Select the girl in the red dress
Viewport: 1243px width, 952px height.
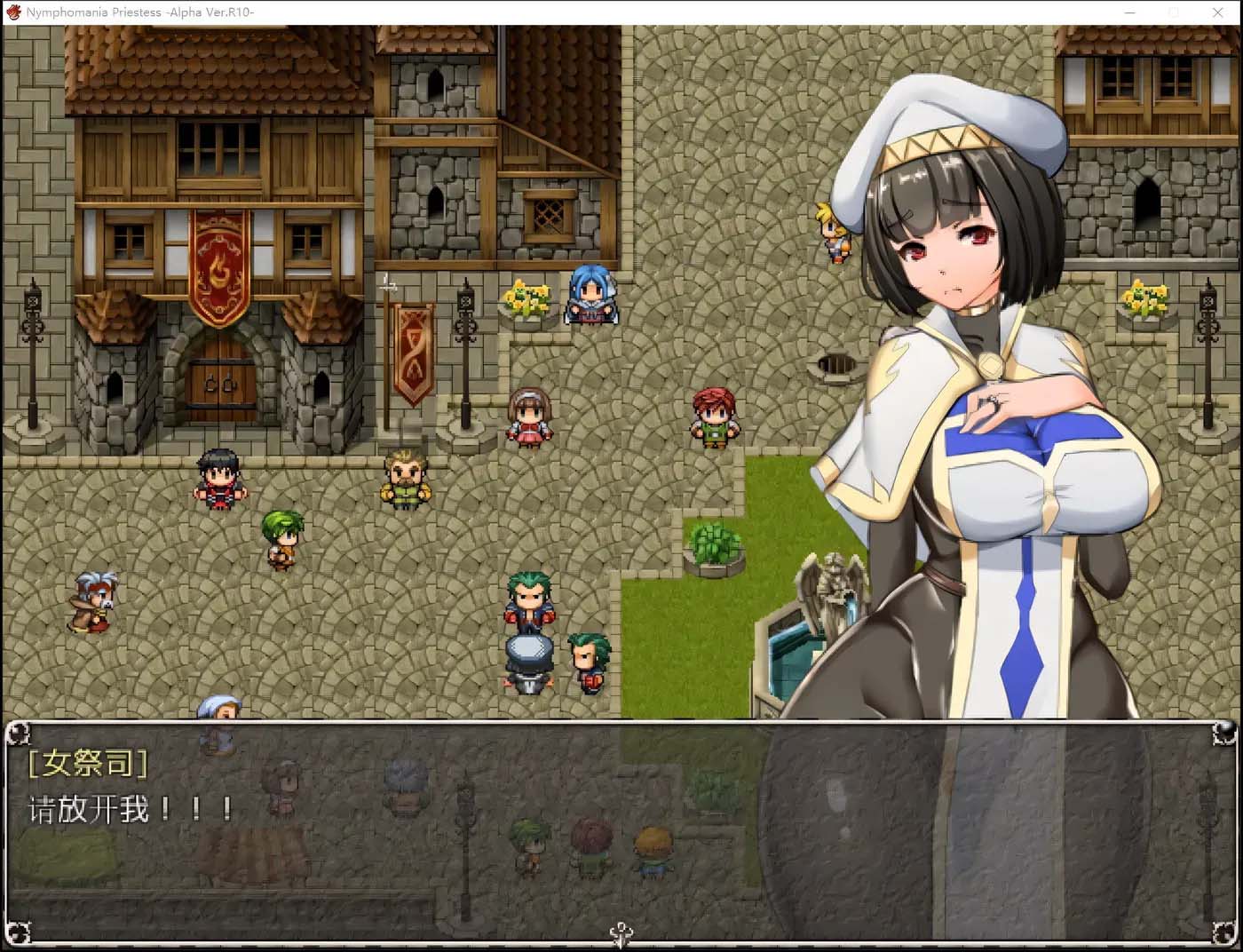530,417
